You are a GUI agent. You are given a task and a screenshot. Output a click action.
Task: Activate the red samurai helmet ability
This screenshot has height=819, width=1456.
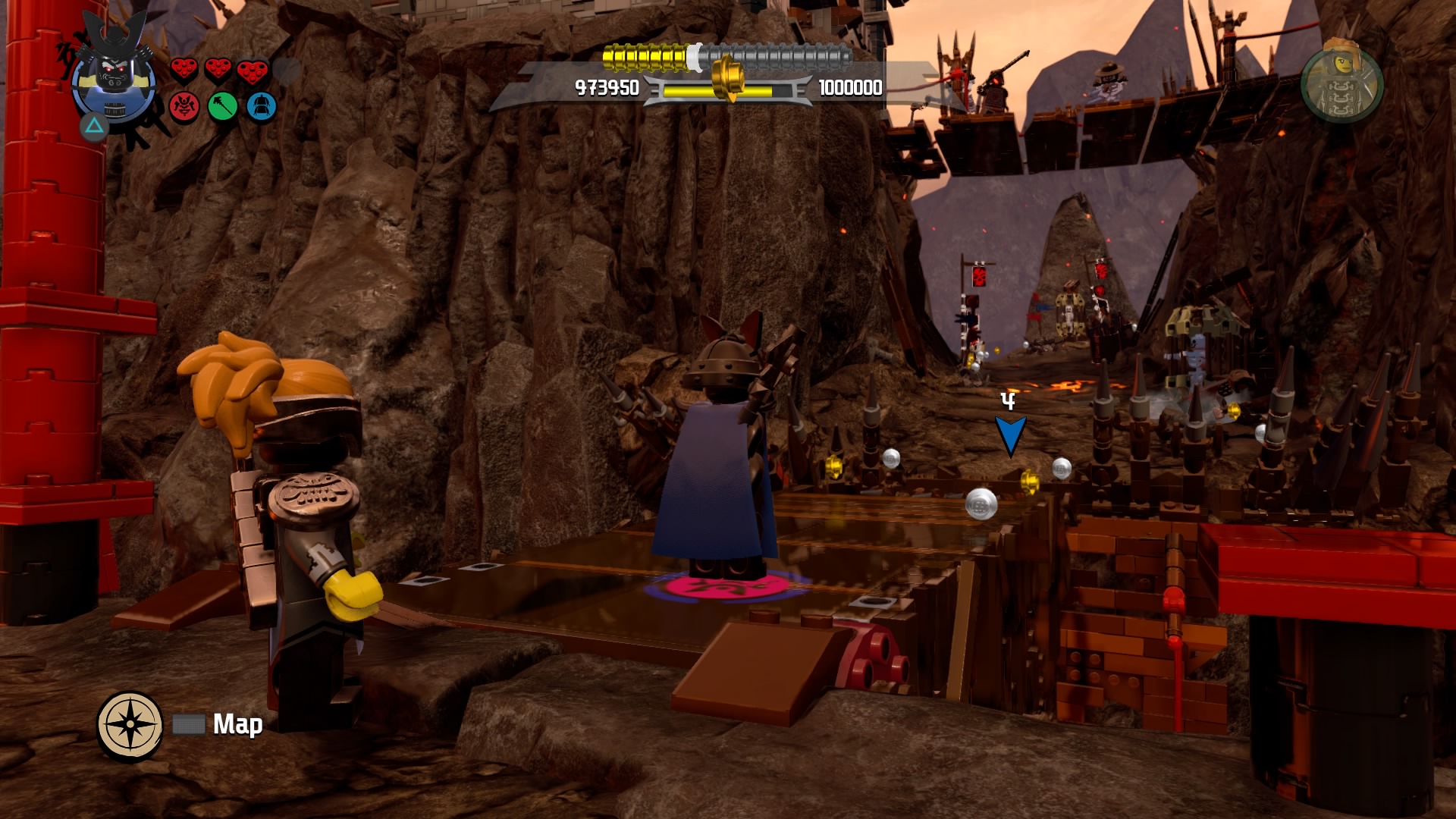pos(184,107)
